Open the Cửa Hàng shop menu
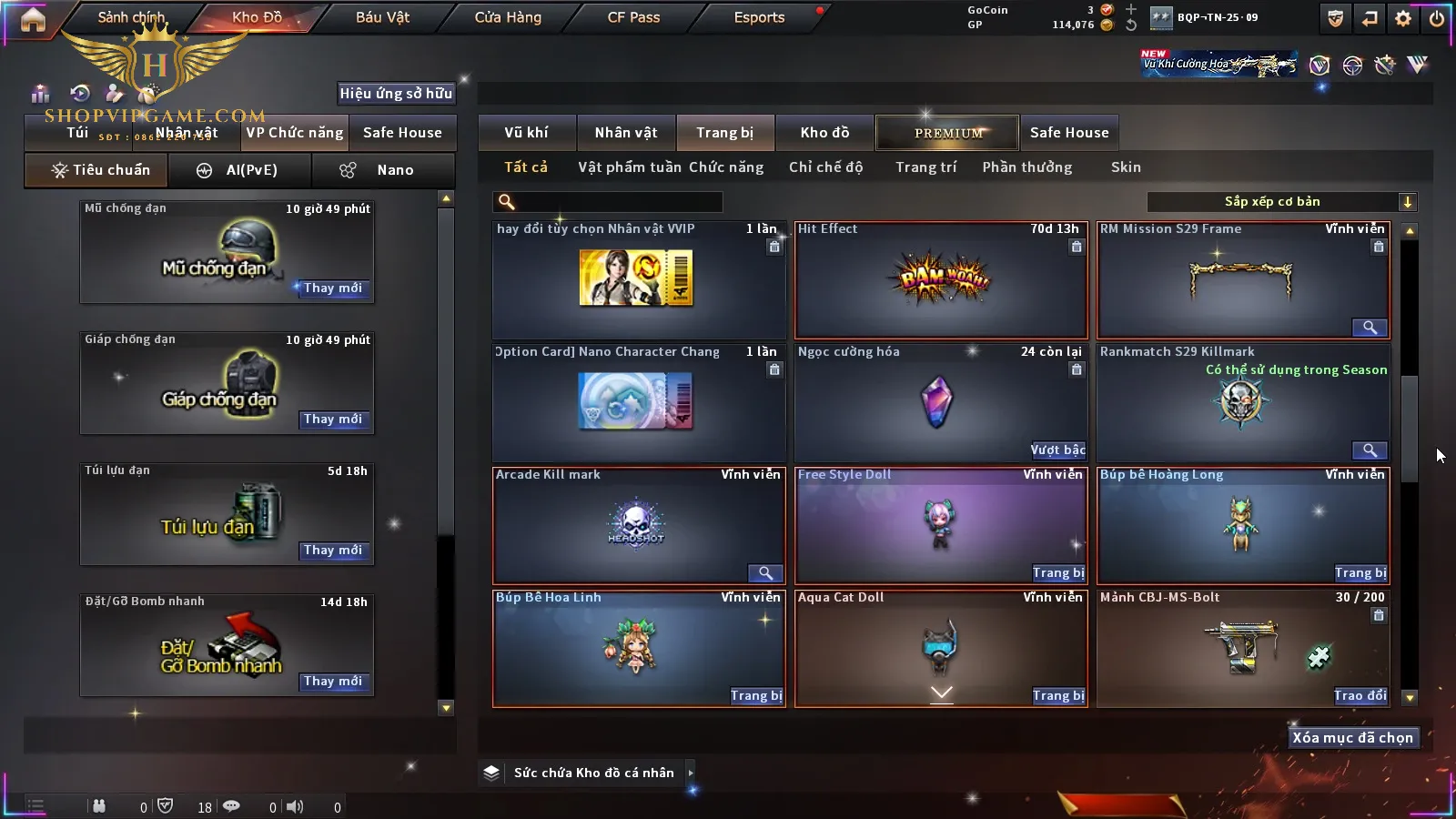Viewport: 1456px width, 819px height. coord(508,17)
